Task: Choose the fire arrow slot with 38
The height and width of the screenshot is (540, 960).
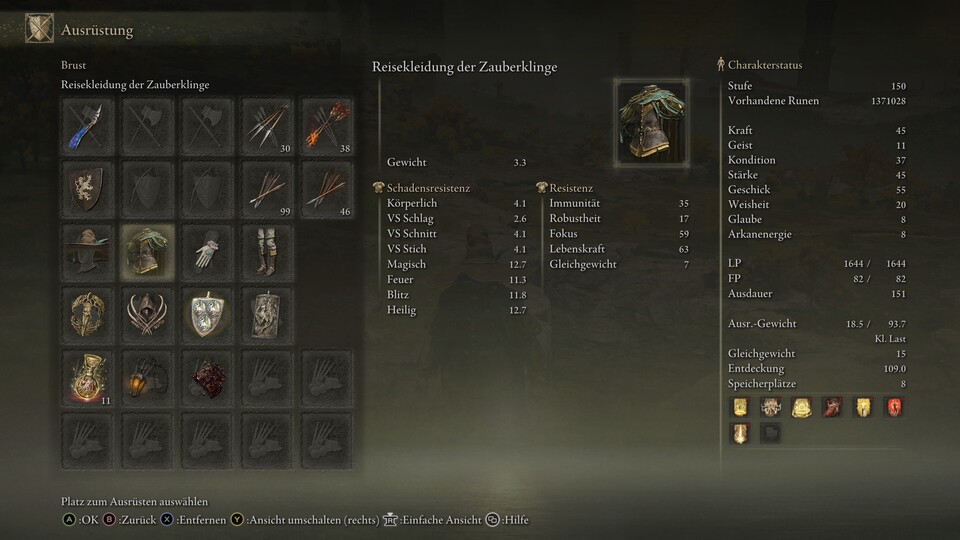Action: click(x=327, y=126)
